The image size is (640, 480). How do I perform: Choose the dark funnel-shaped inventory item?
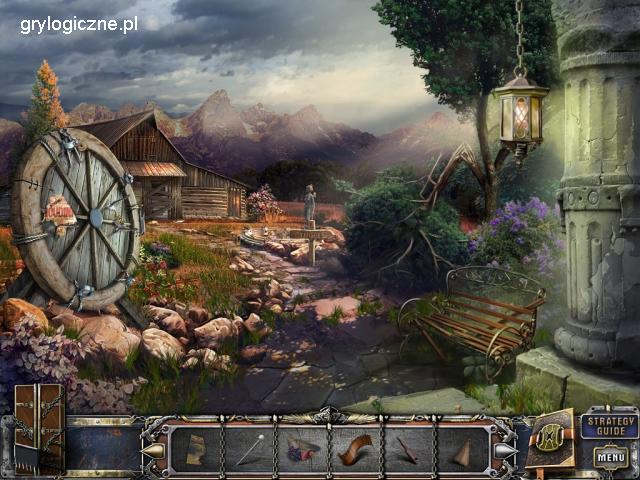click(407, 447)
